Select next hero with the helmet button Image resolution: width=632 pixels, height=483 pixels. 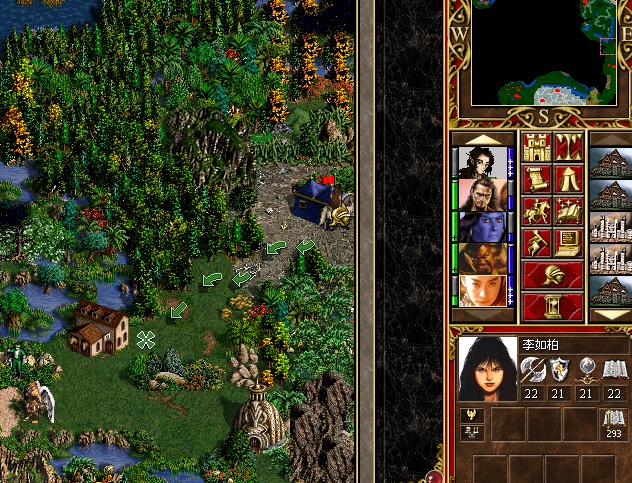click(x=552, y=275)
